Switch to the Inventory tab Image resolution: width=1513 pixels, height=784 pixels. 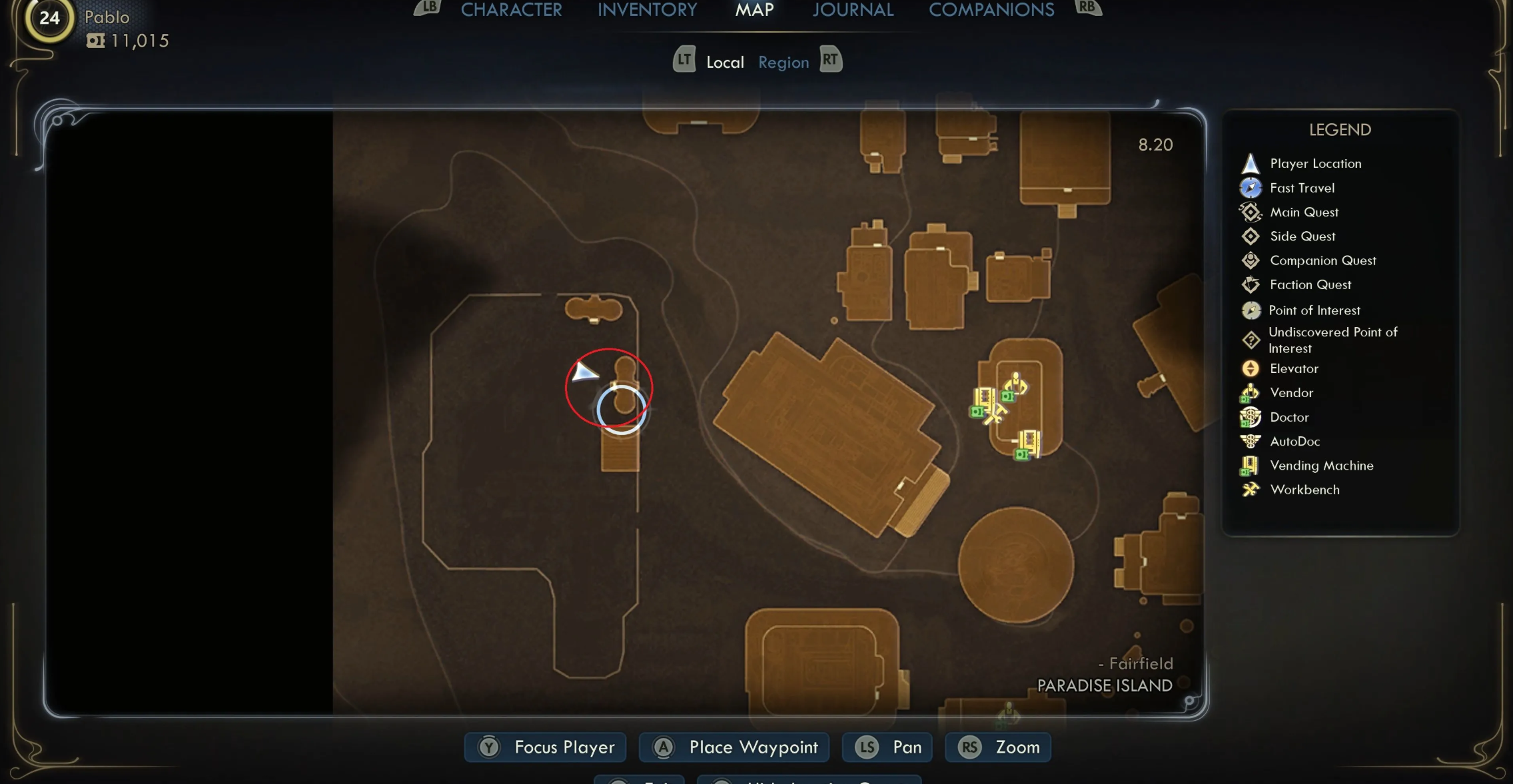click(x=647, y=10)
